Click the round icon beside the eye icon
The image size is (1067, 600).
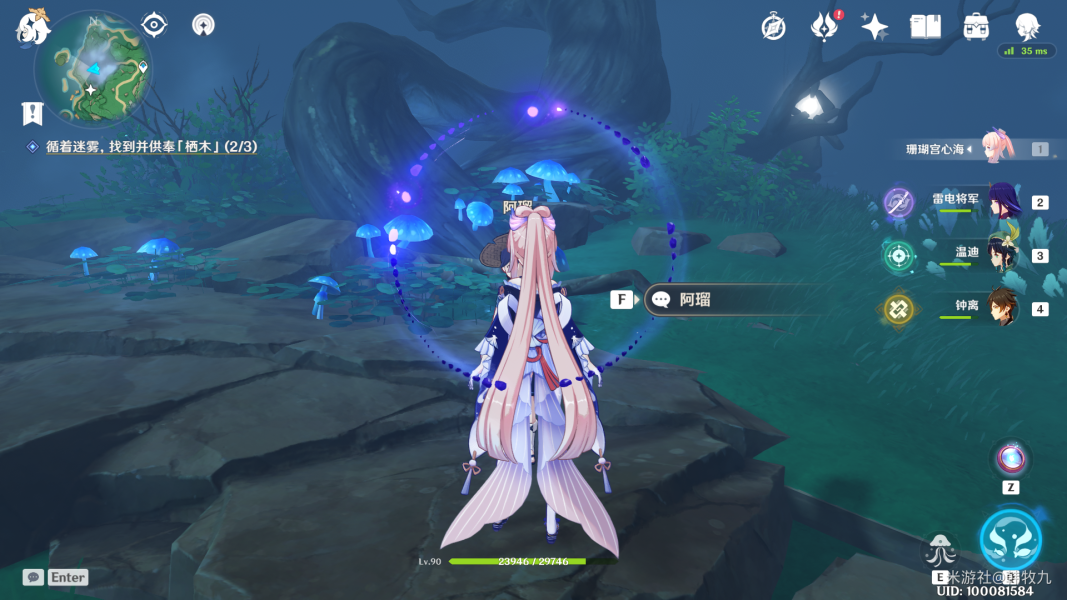click(203, 25)
